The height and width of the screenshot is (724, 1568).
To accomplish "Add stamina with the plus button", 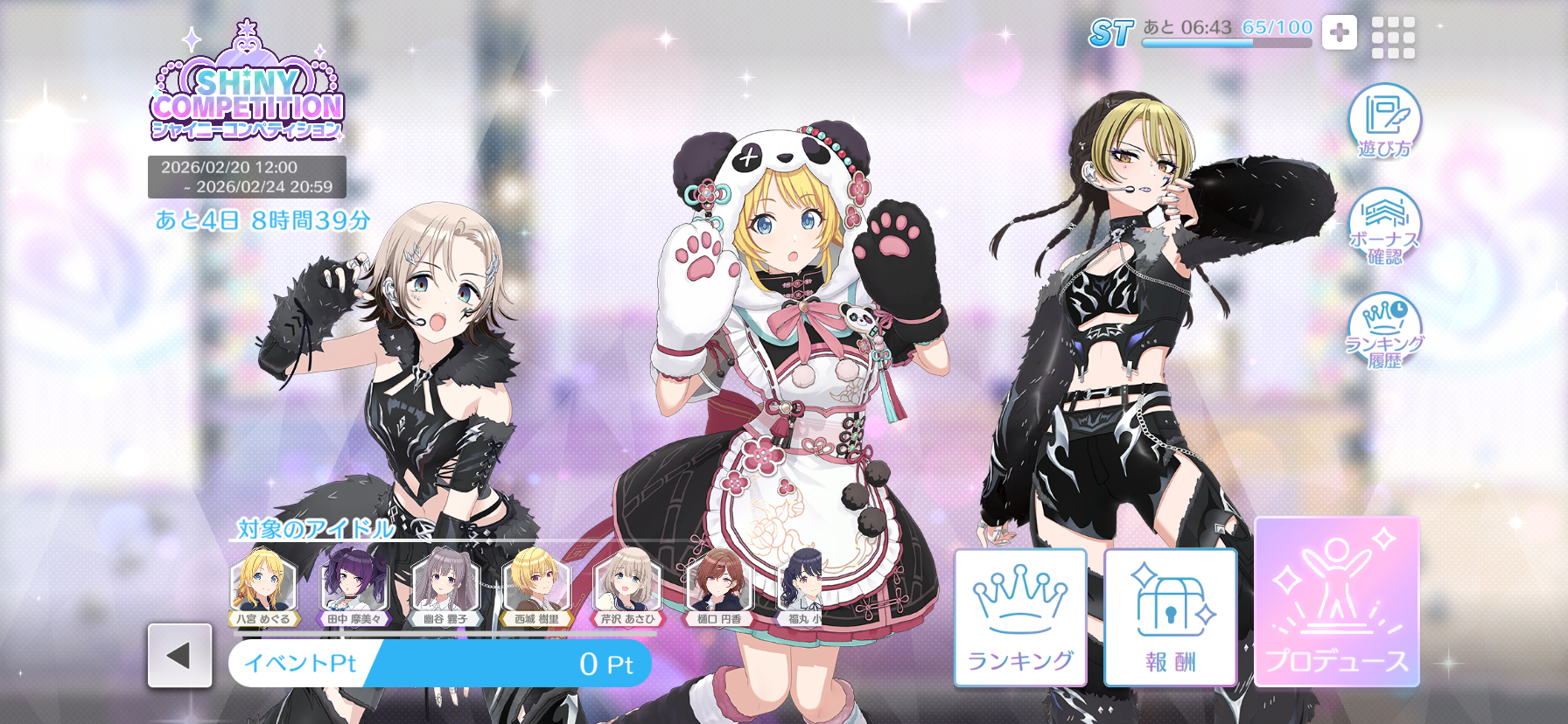I will 1339,33.
